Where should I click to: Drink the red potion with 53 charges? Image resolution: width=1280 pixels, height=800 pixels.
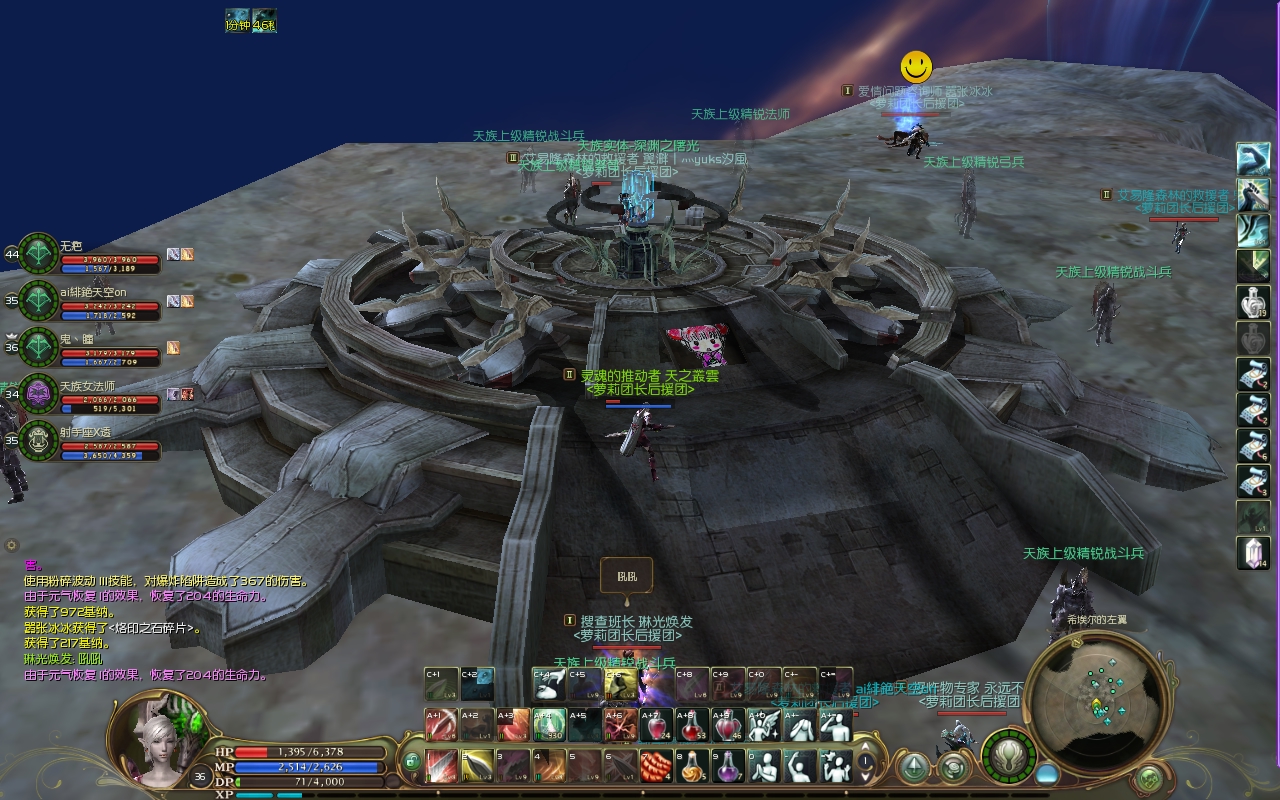coord(692,725)
